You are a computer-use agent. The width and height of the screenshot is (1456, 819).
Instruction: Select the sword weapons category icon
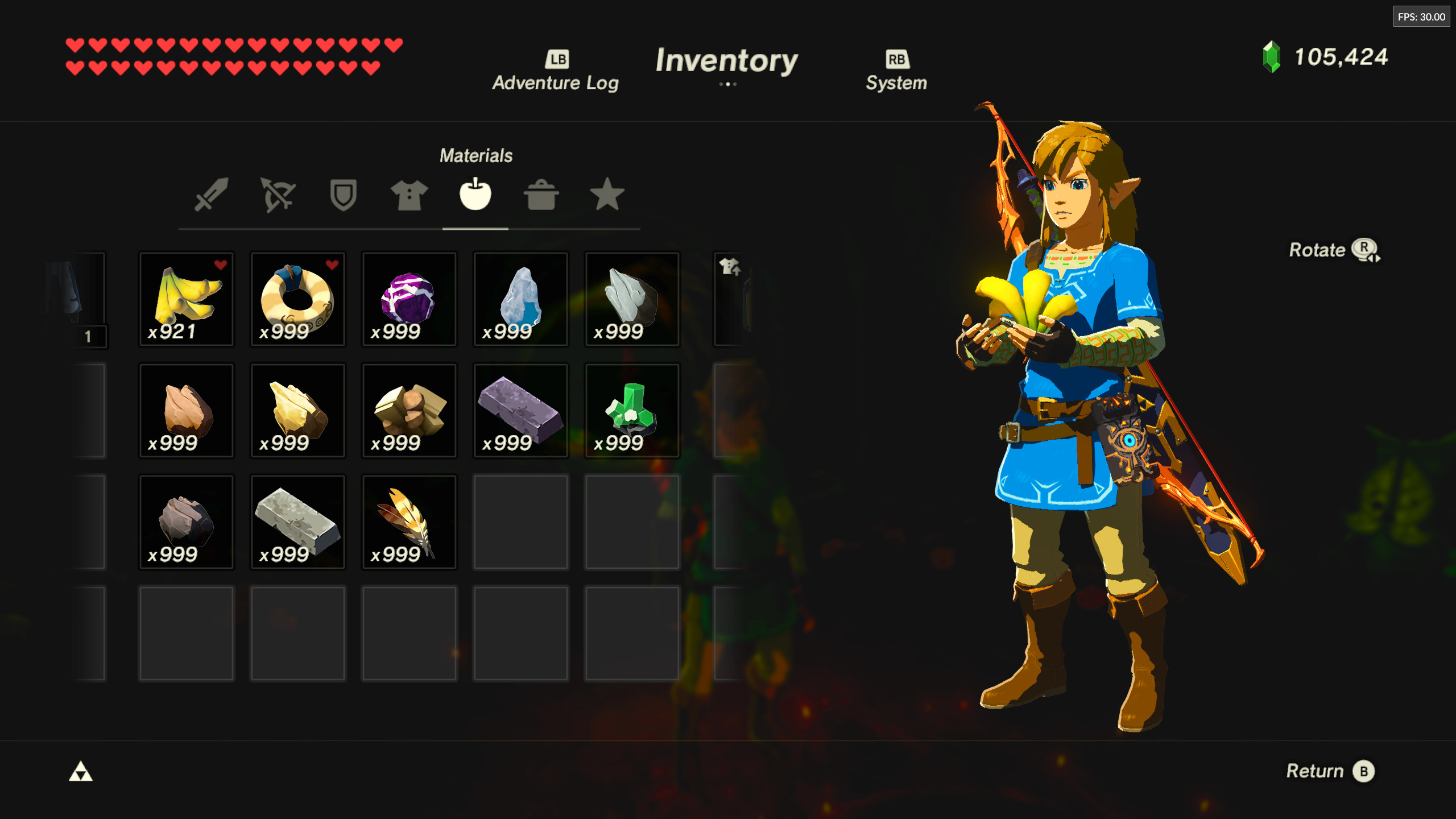click(212, 195)
